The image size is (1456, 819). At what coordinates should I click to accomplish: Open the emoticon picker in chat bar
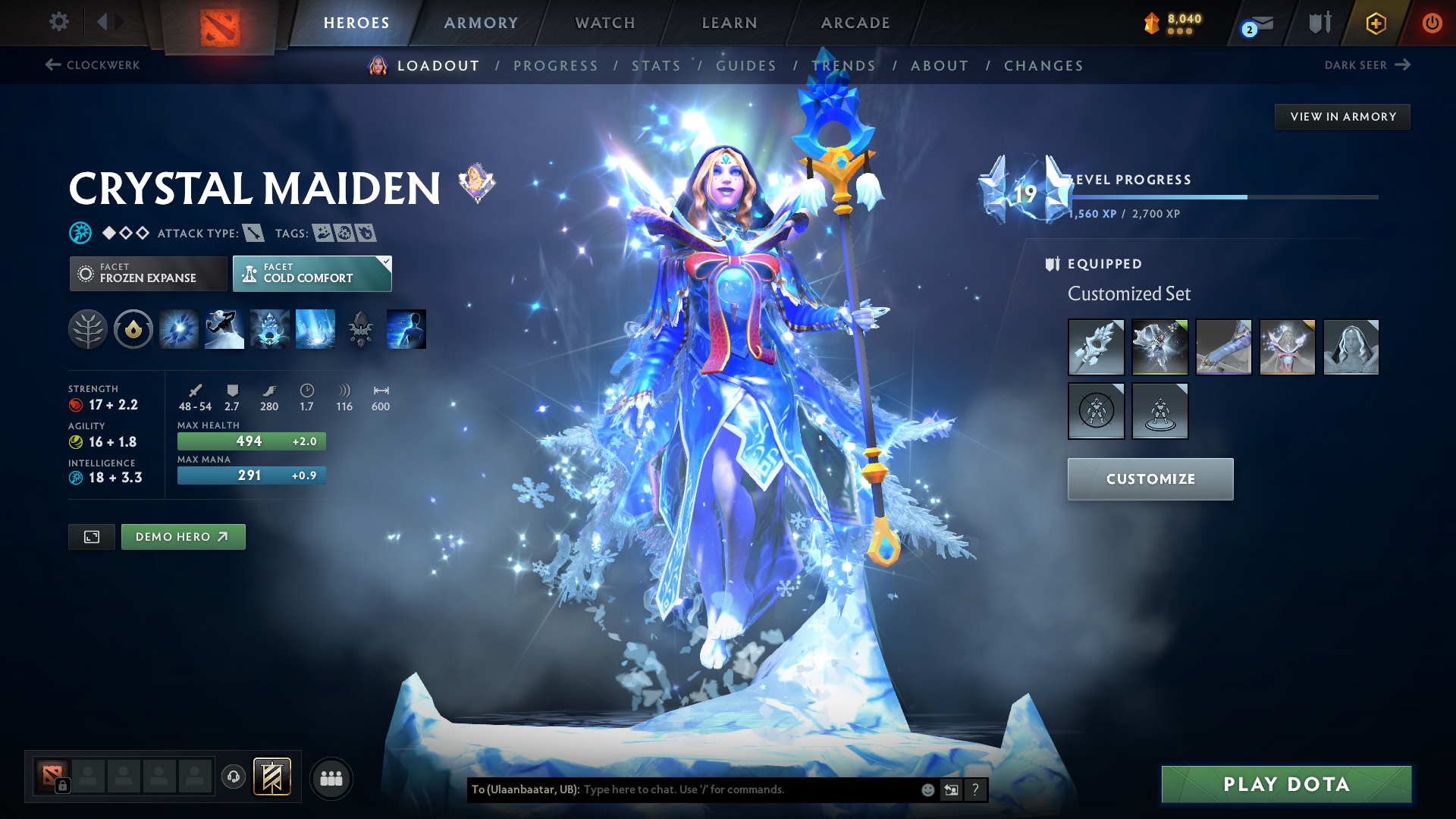[927, 789]
